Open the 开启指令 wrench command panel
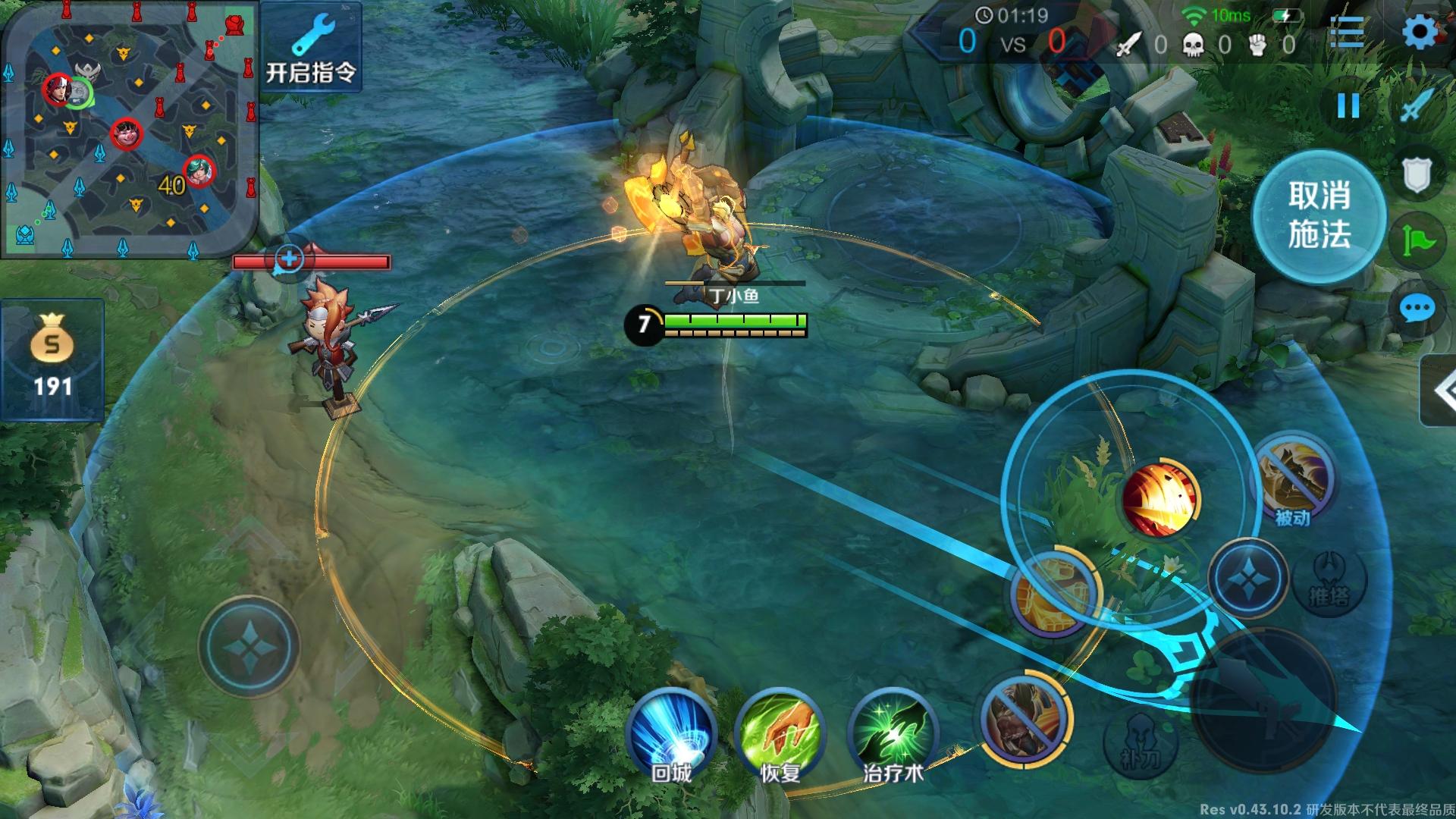 click(311, 47)
